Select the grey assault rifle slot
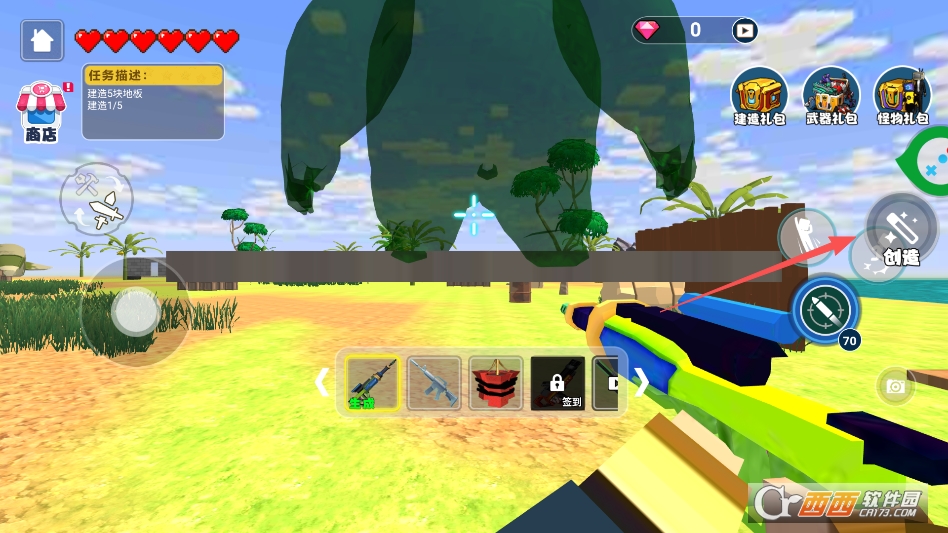Image resolution: width=948 pixels, height=533 pixels. (x=434, y=382)
